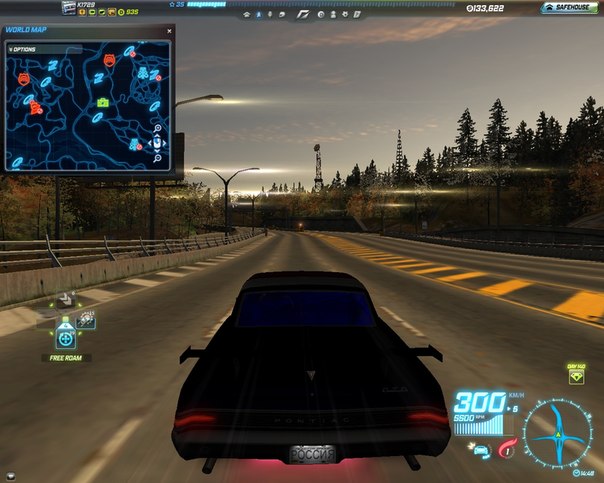
Task: Zoom in the world map
Action: pyautogui.click(x=158, y=128)
